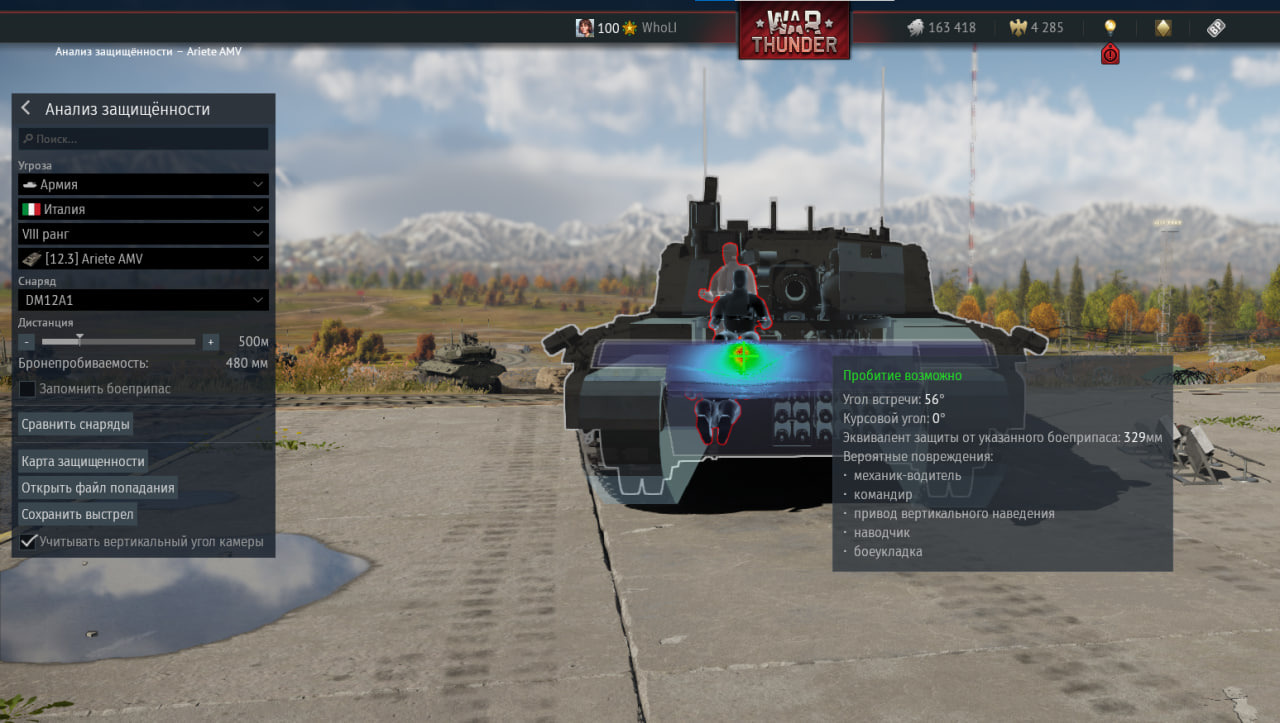This screenshot has width=1280, height=723.
Task: Open the WhoLI player profile
Action: point(627,28)
